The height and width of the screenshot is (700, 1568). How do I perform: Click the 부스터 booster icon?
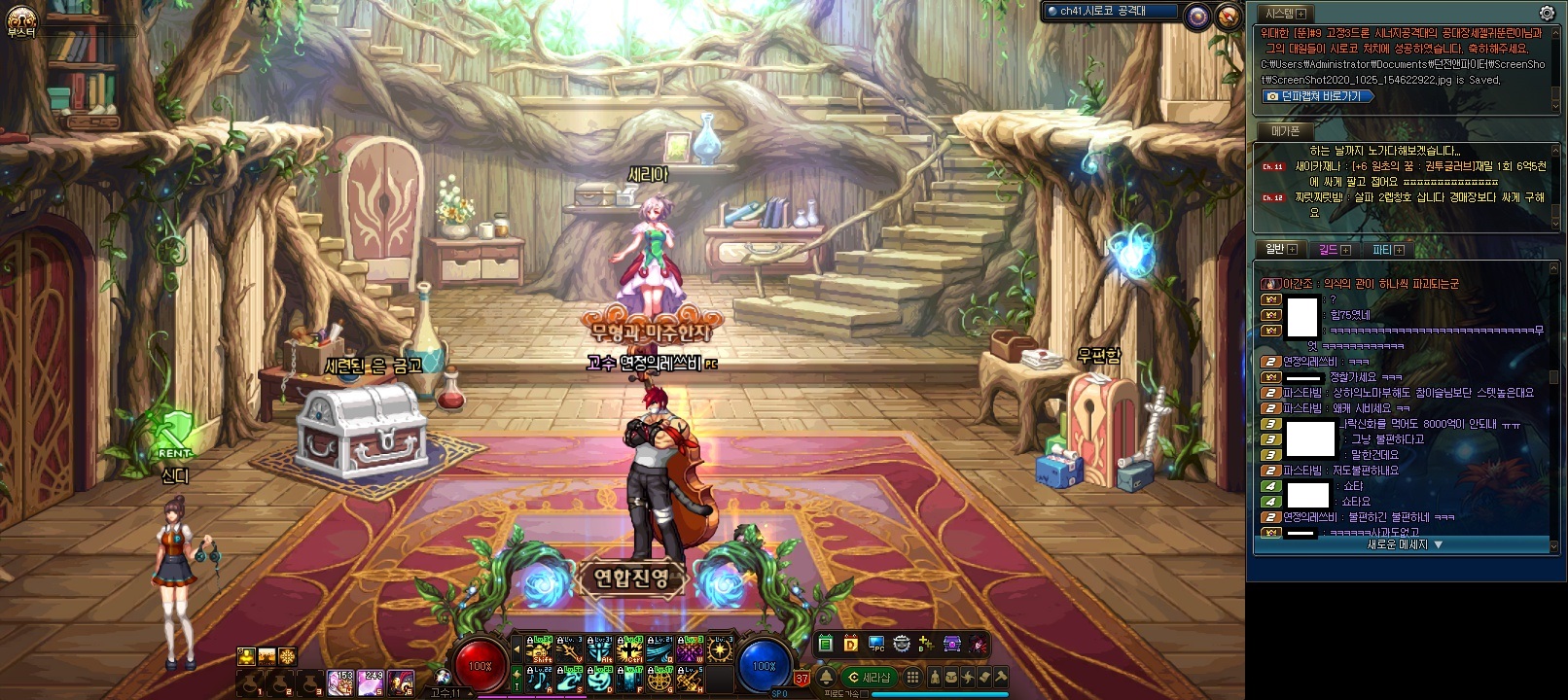20,19
